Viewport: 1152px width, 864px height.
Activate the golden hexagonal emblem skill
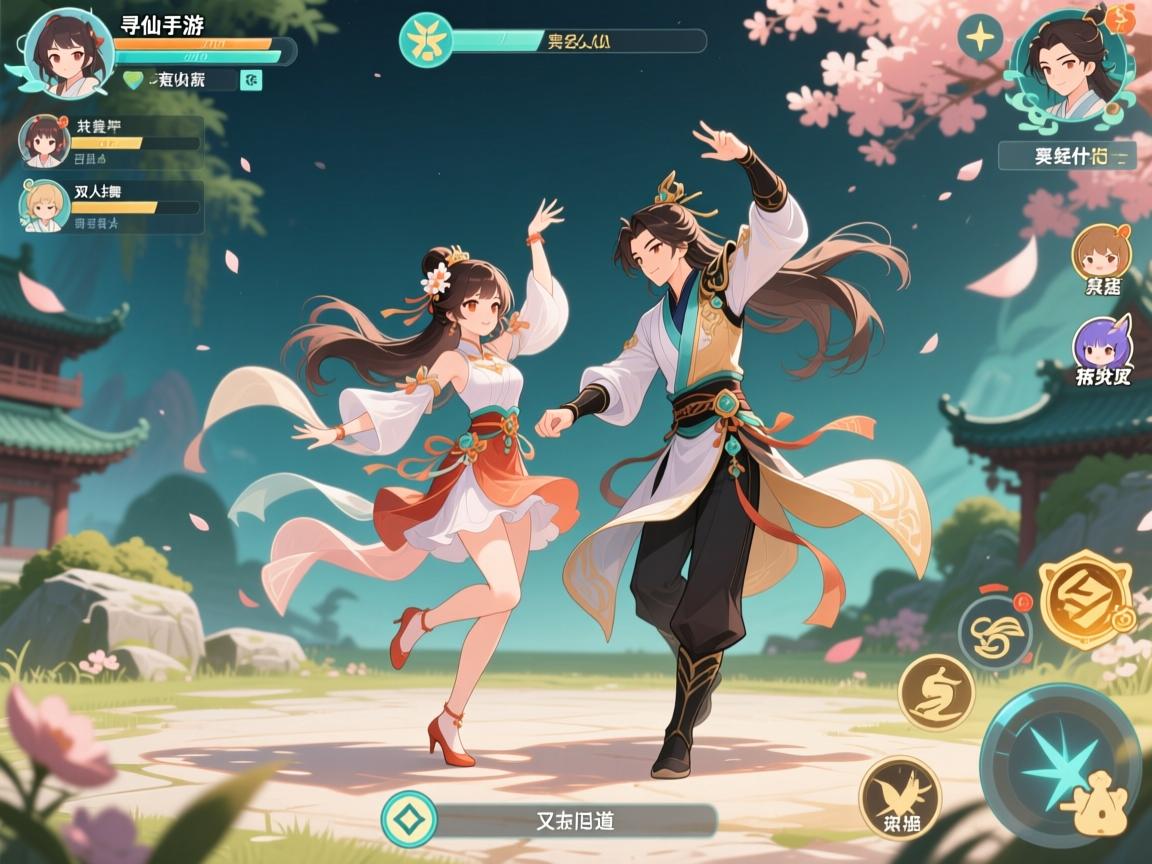[1084, 601]
